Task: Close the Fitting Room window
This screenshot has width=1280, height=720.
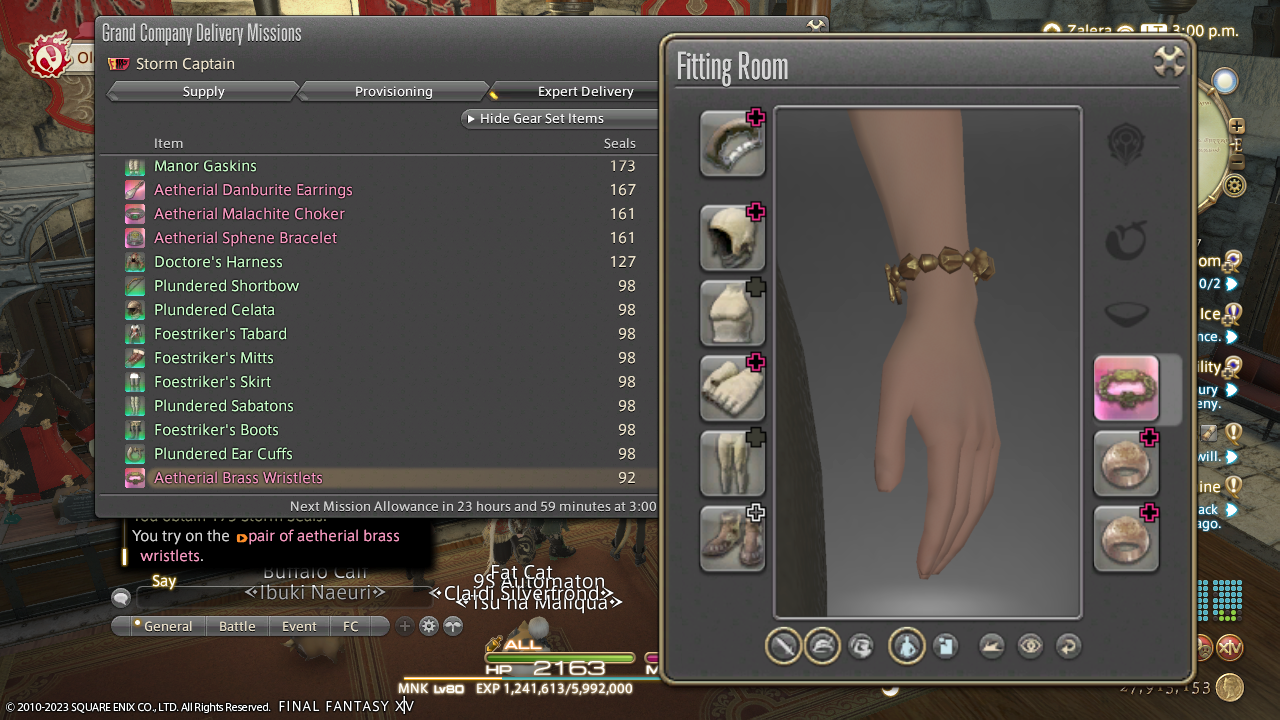Action: [1169, 62]
